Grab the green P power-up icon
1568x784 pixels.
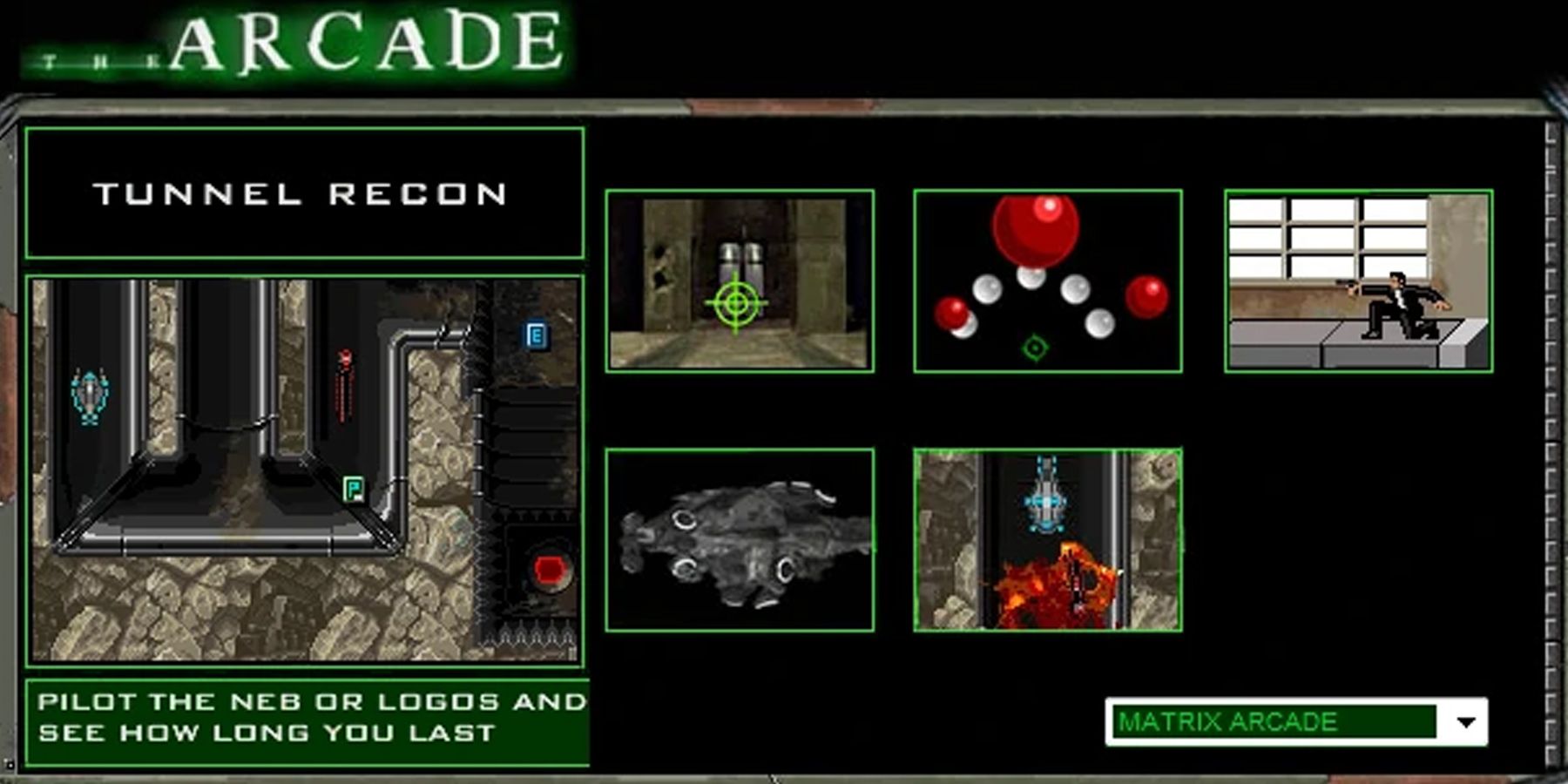click(x=355, y=490)
